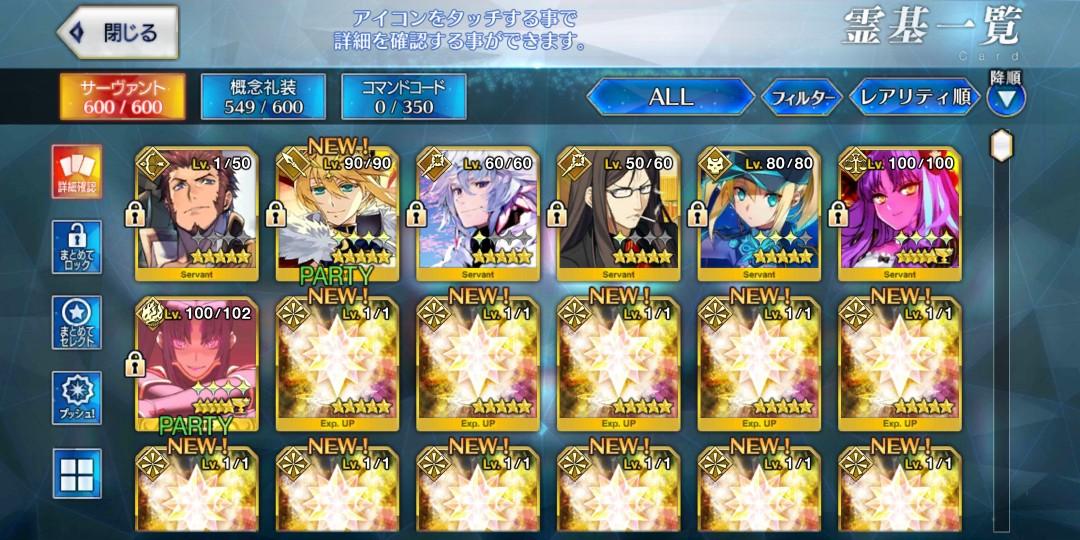The height and width of the screenshot is (540, 1080).
Task: Close the card list with 閉じる button
Action: [x=117, y=32]
